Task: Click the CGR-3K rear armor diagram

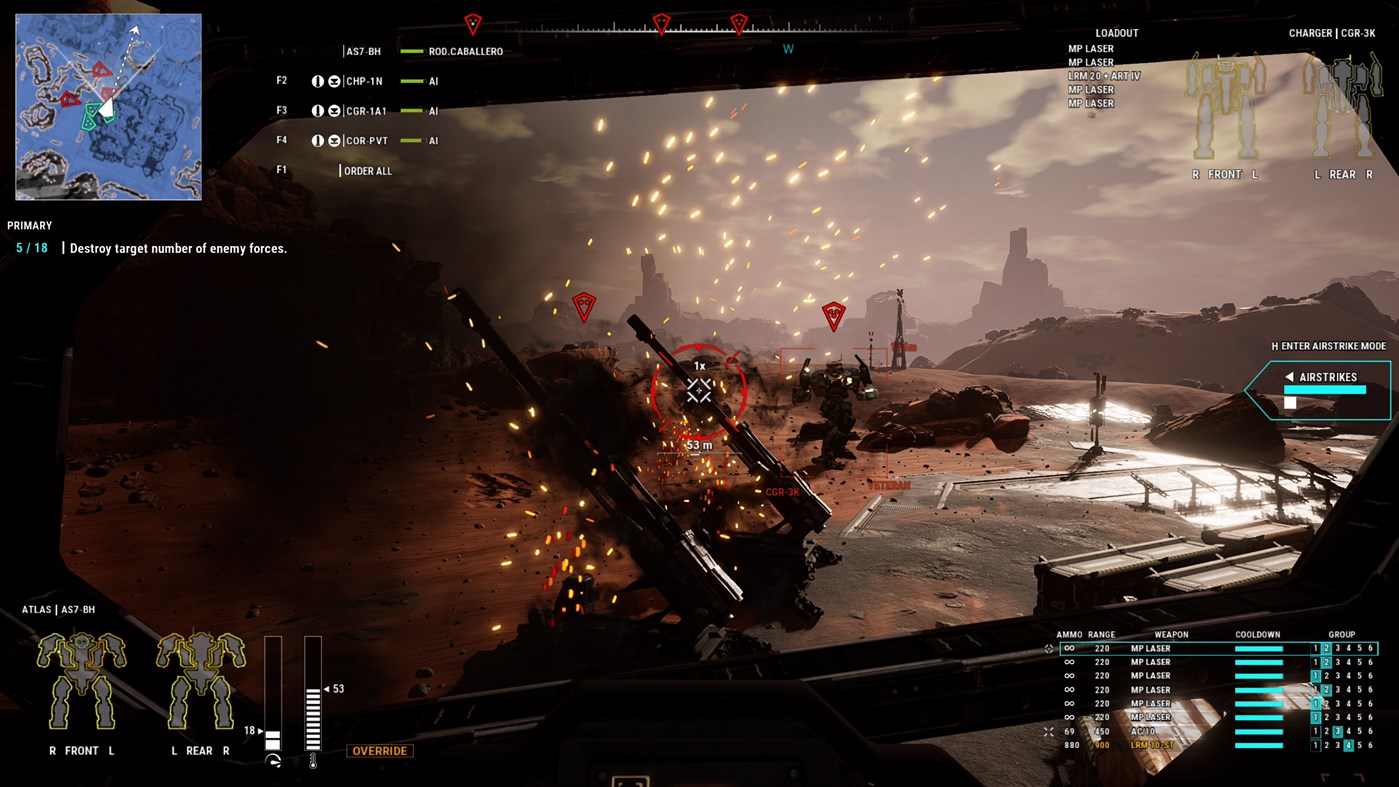Action: pyautogui.click(x=1344, y=105)
